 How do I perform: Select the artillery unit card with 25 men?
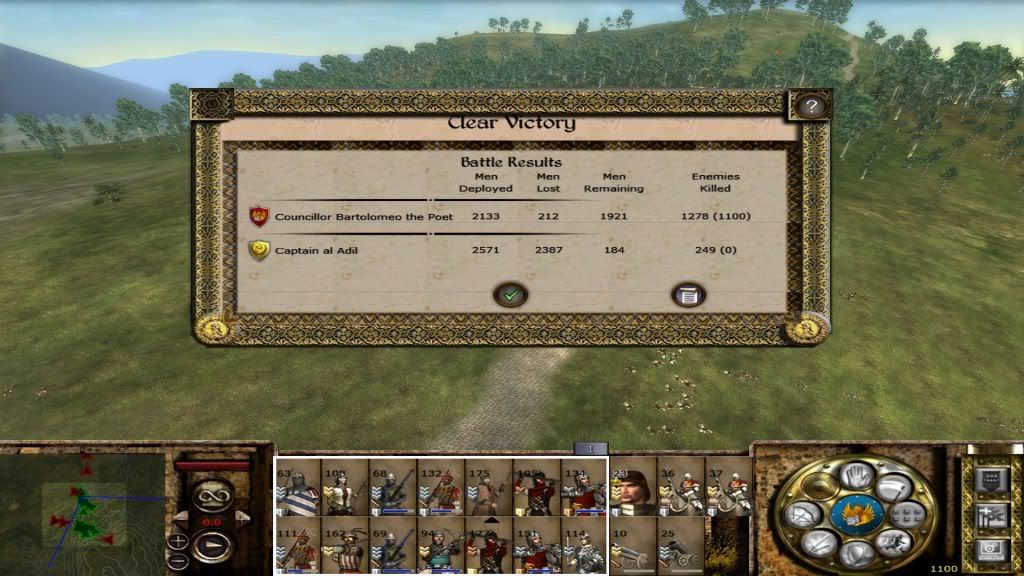point(680,545)
